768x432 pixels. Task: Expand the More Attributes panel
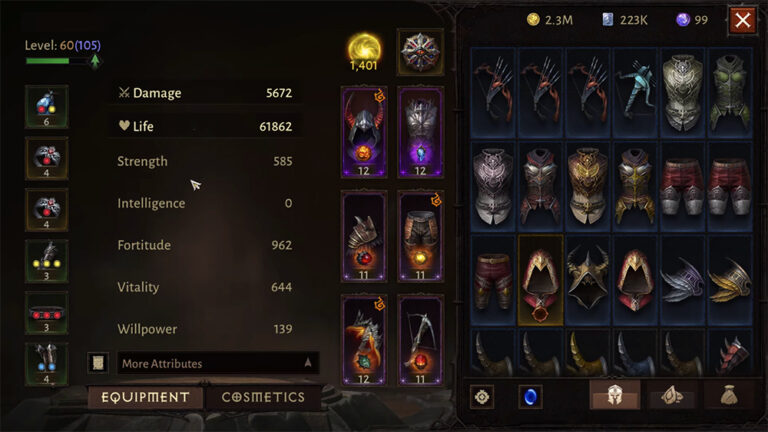click(217, 363)
